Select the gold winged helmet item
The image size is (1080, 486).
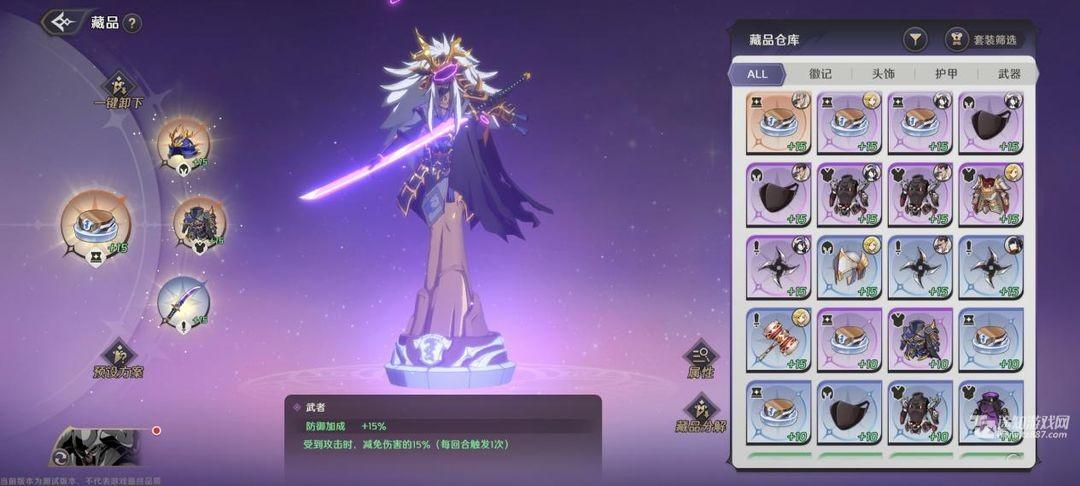[850, 267]
